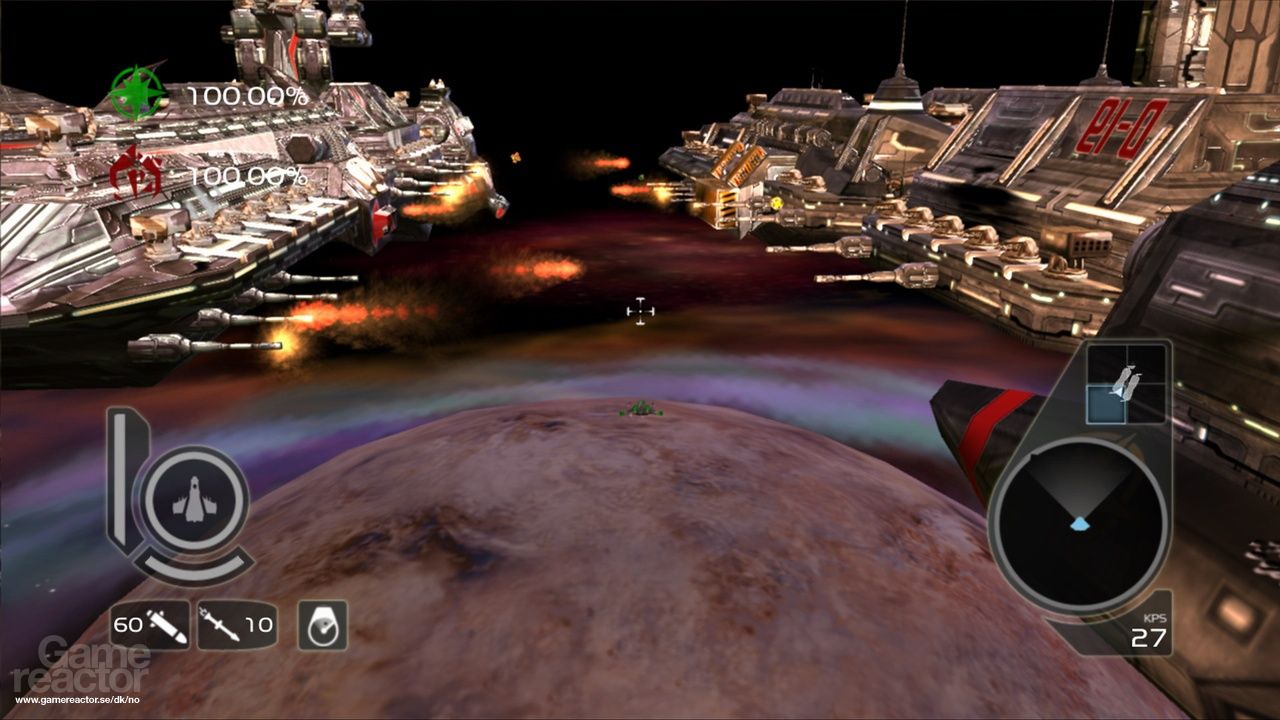The image size is (1280, 720).
Task: Expand the KPS speed readout panel
Action: click(x=1150, y=625)
